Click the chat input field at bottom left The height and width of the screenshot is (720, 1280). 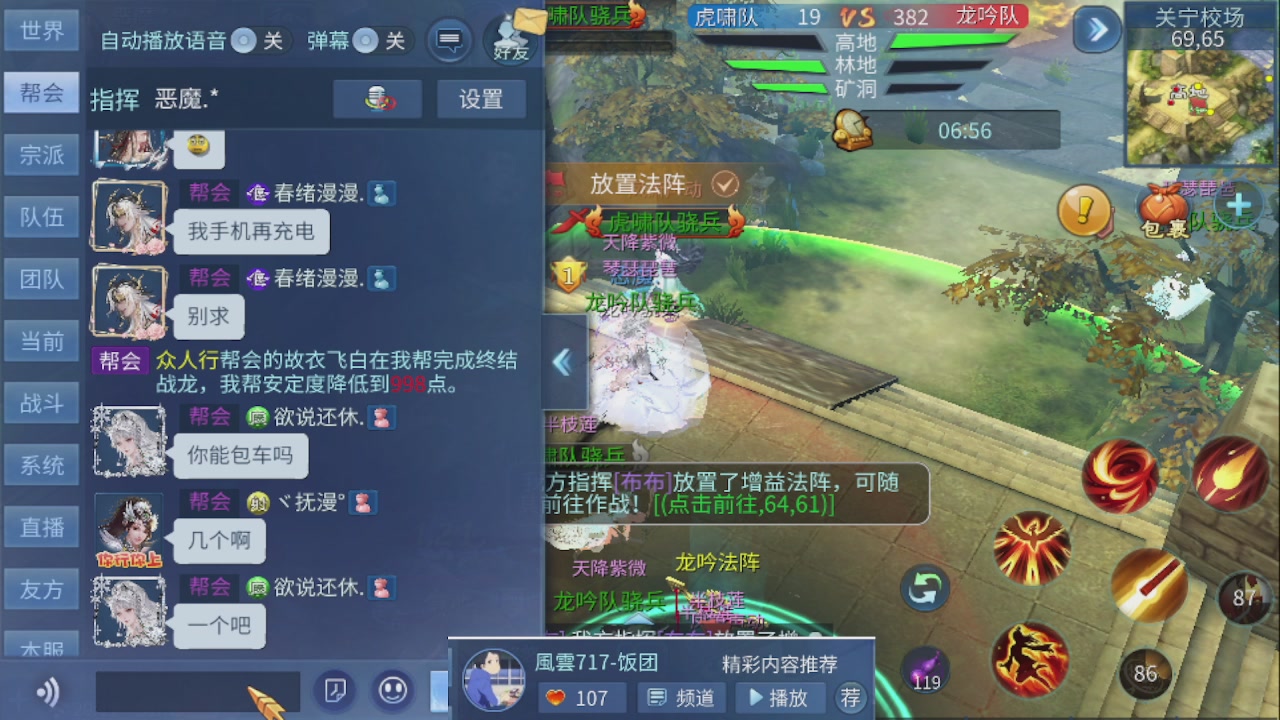point(196,691)
